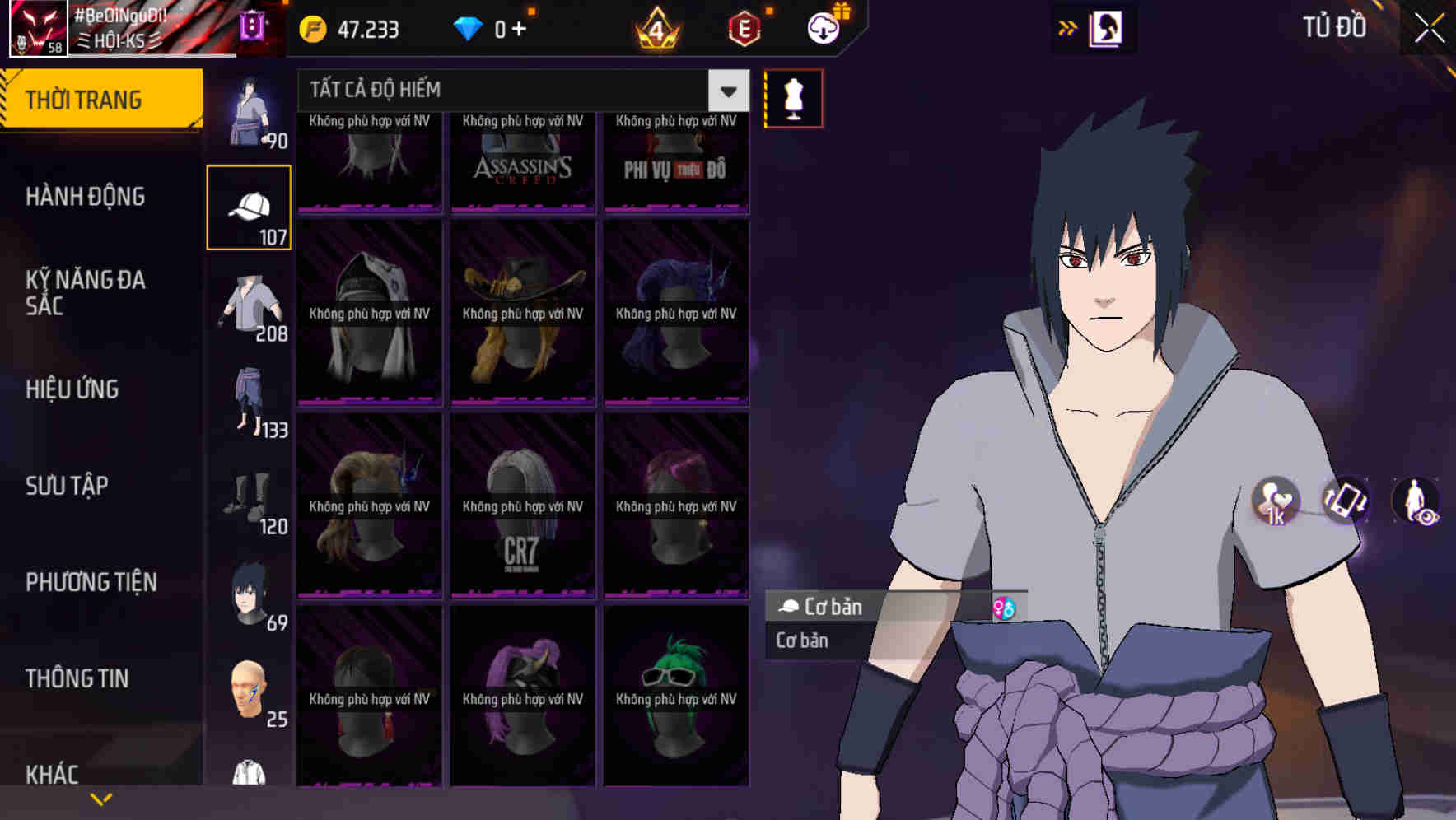Open the cap category slot showing 107 items
Viewport: 1456px width, 820px height.
click(249, 206)
